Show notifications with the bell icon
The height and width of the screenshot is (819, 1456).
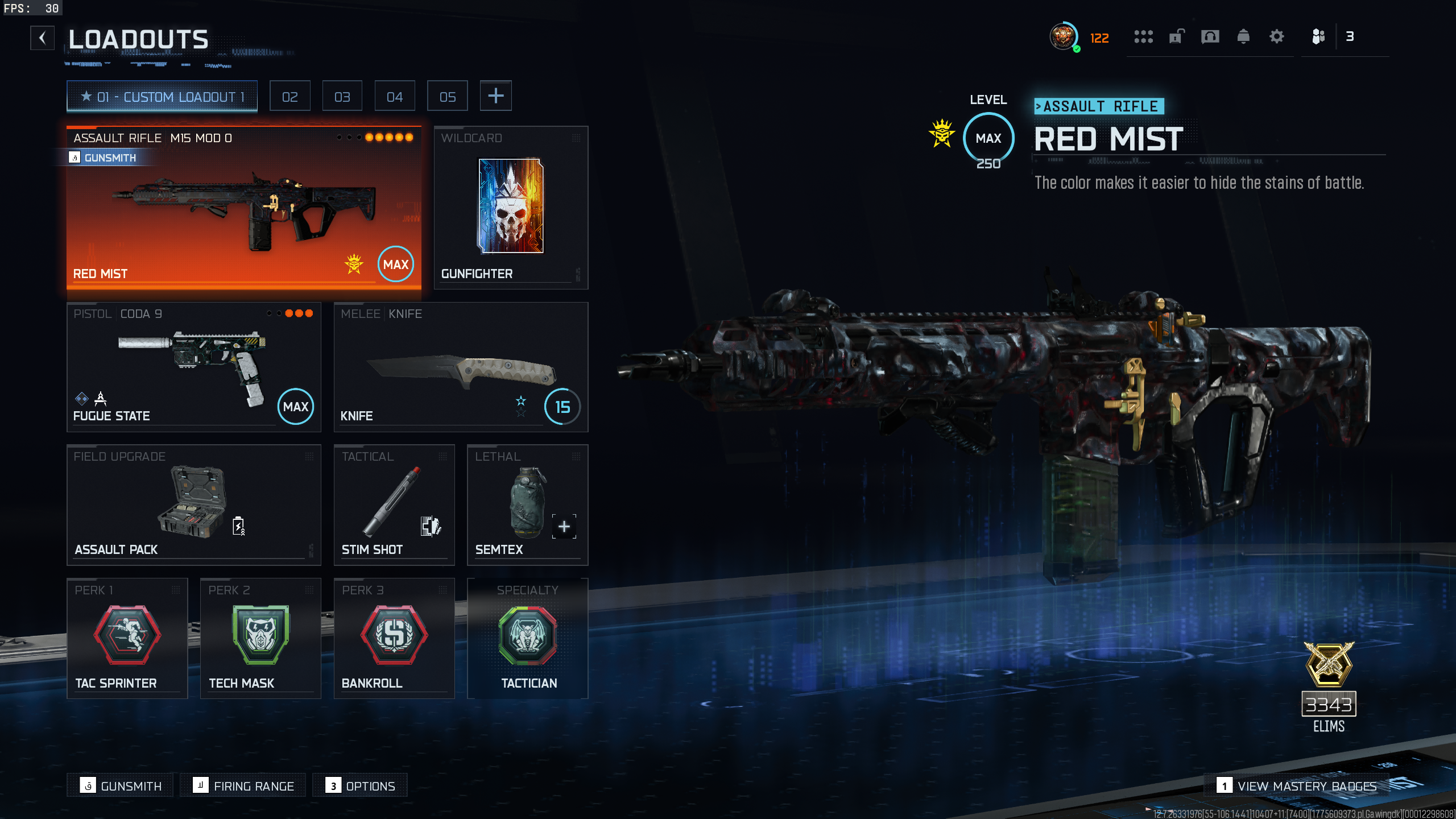point(1243,37)
